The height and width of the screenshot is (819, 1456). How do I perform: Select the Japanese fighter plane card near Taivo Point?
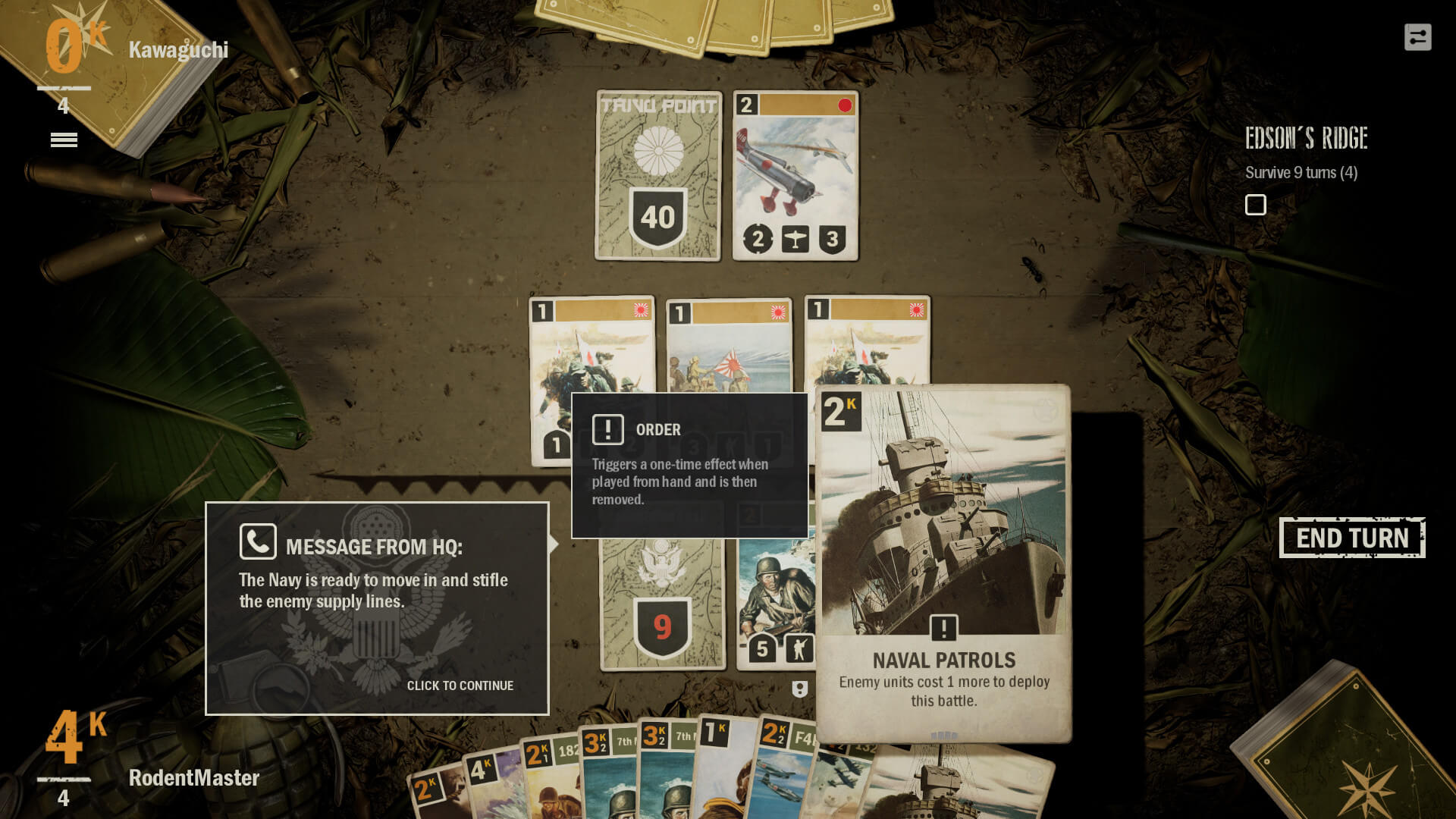pos(795,176)
